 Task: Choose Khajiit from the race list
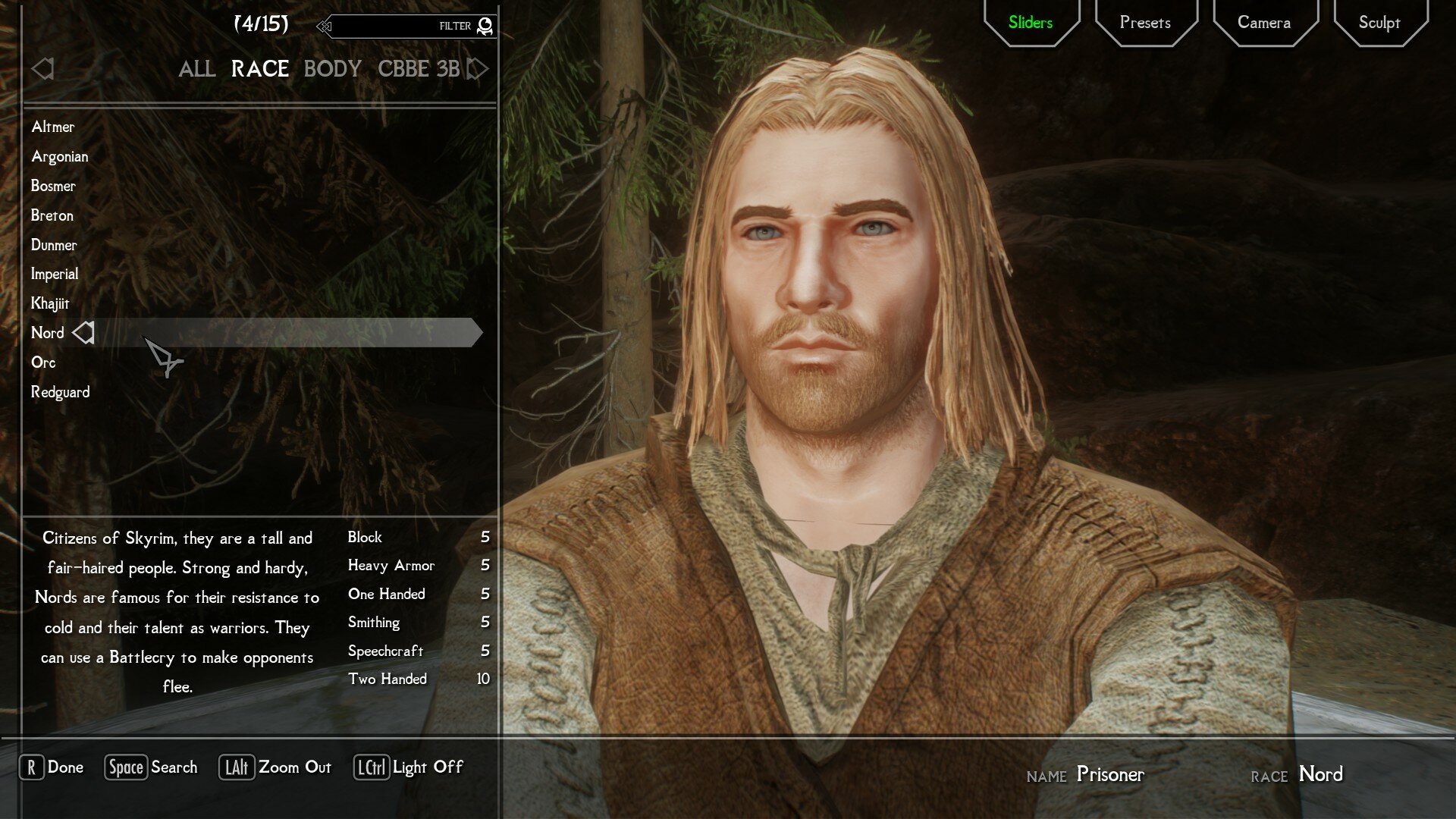(52, 303)
